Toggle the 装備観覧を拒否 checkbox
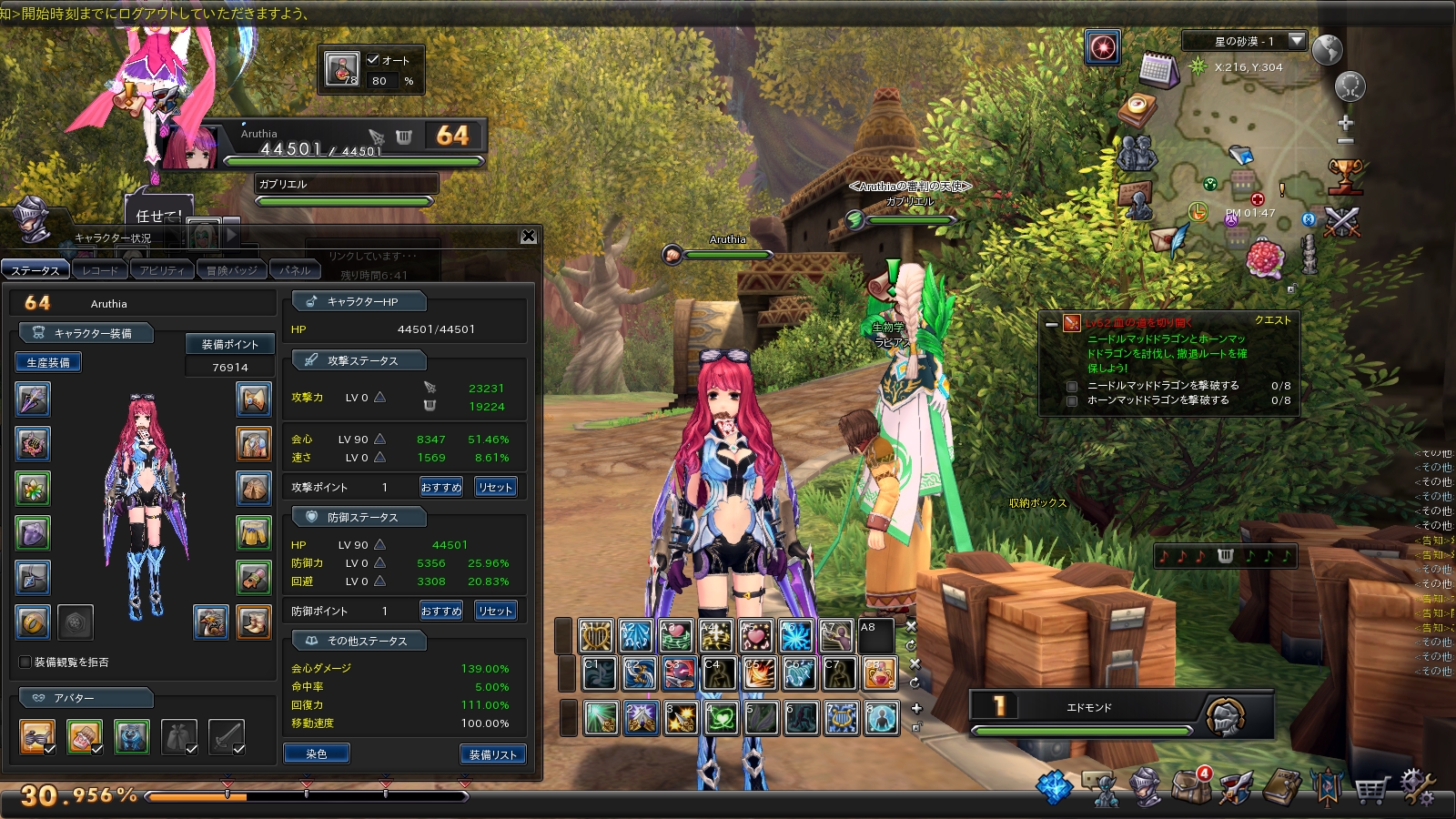Image resolution: width=1456 pixels, height=819 pixels. (25, 662)
